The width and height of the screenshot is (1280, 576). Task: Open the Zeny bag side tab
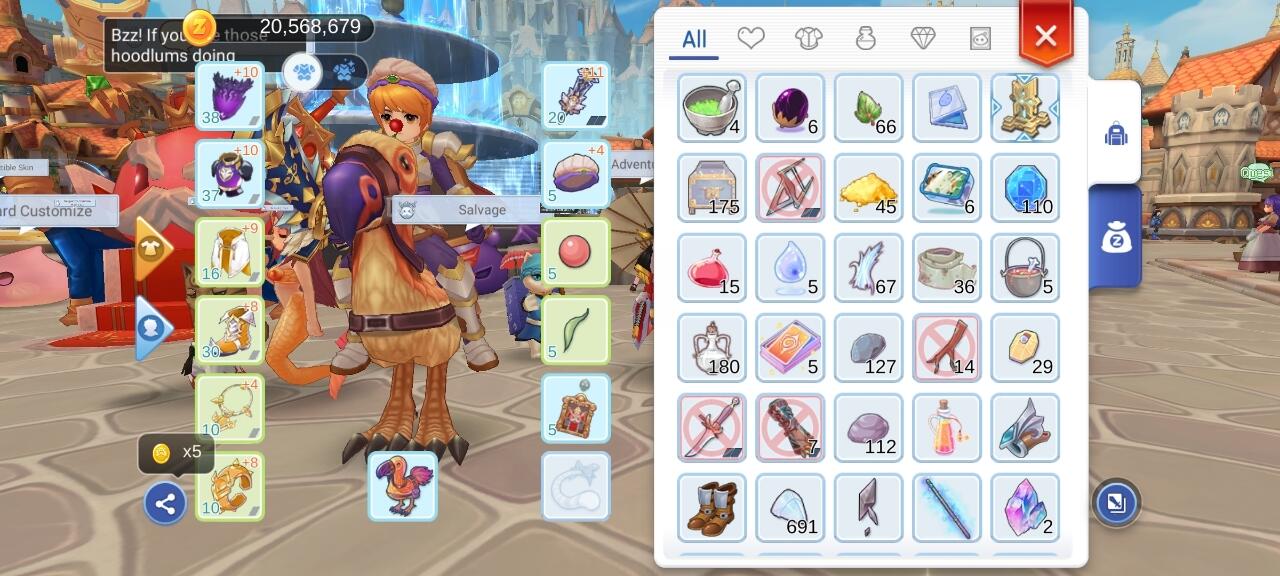(x=1116, y=237)
